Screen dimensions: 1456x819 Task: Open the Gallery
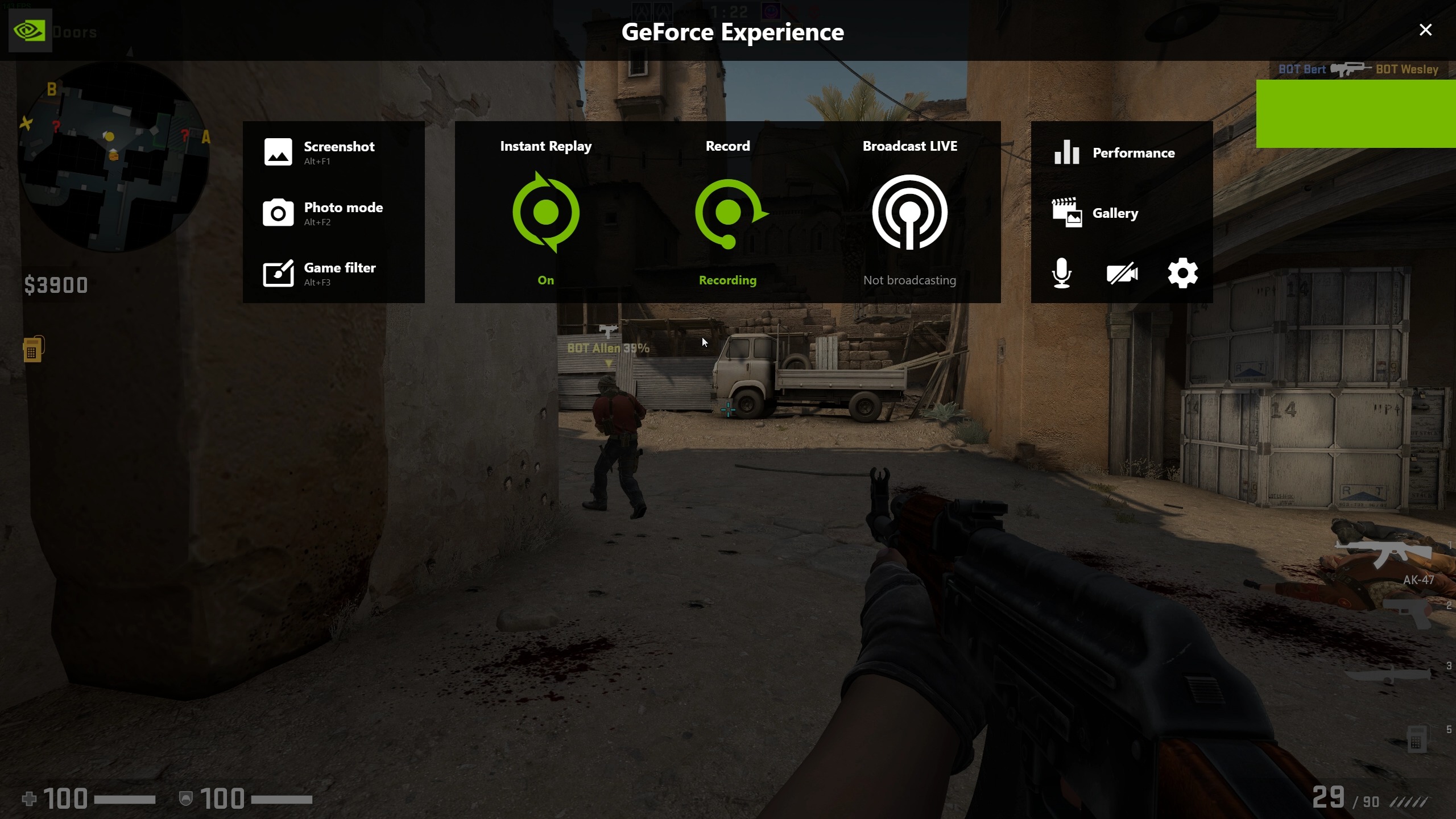(1095, 213)
